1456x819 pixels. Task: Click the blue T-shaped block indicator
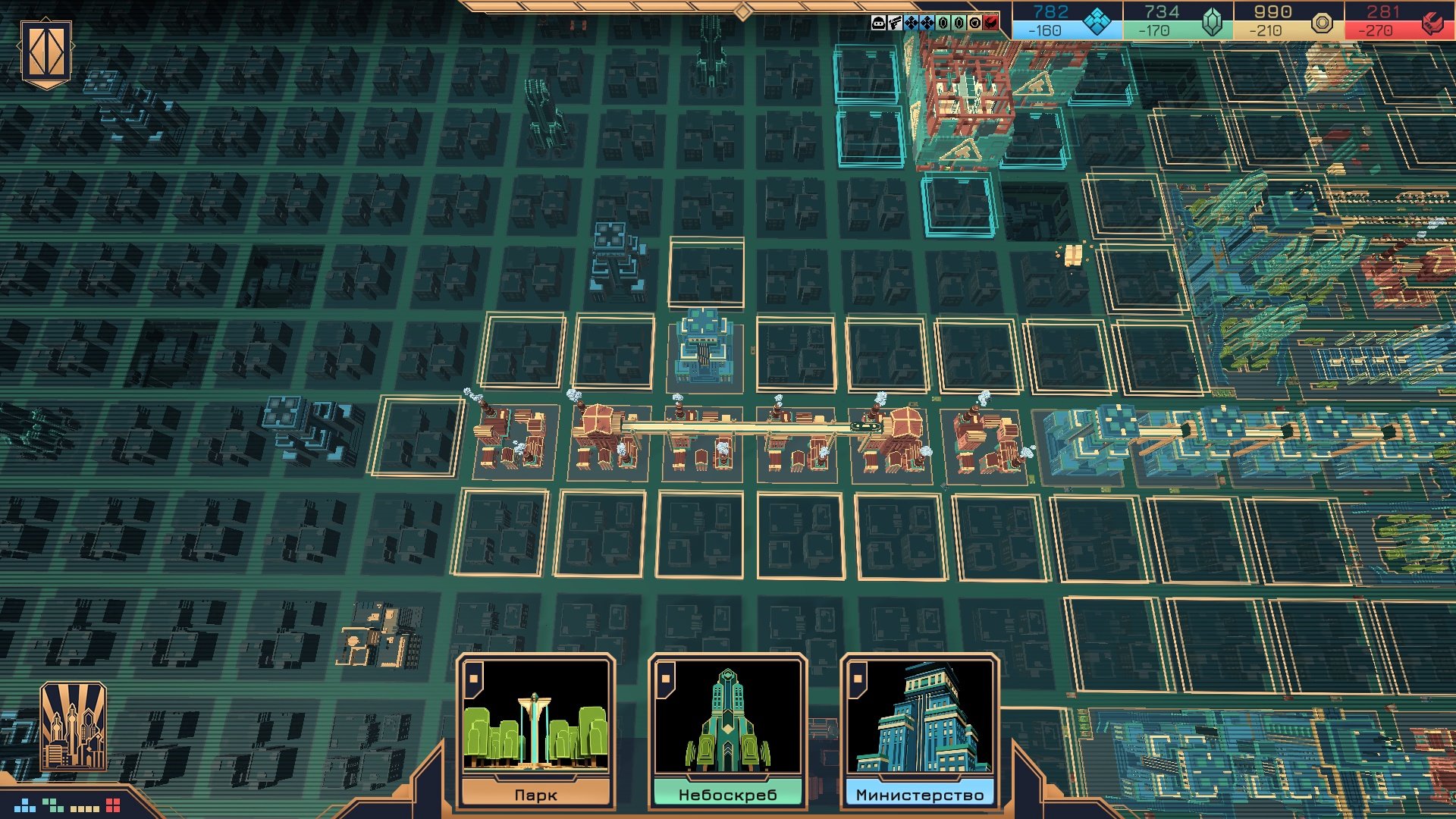[x=25, y=805]
